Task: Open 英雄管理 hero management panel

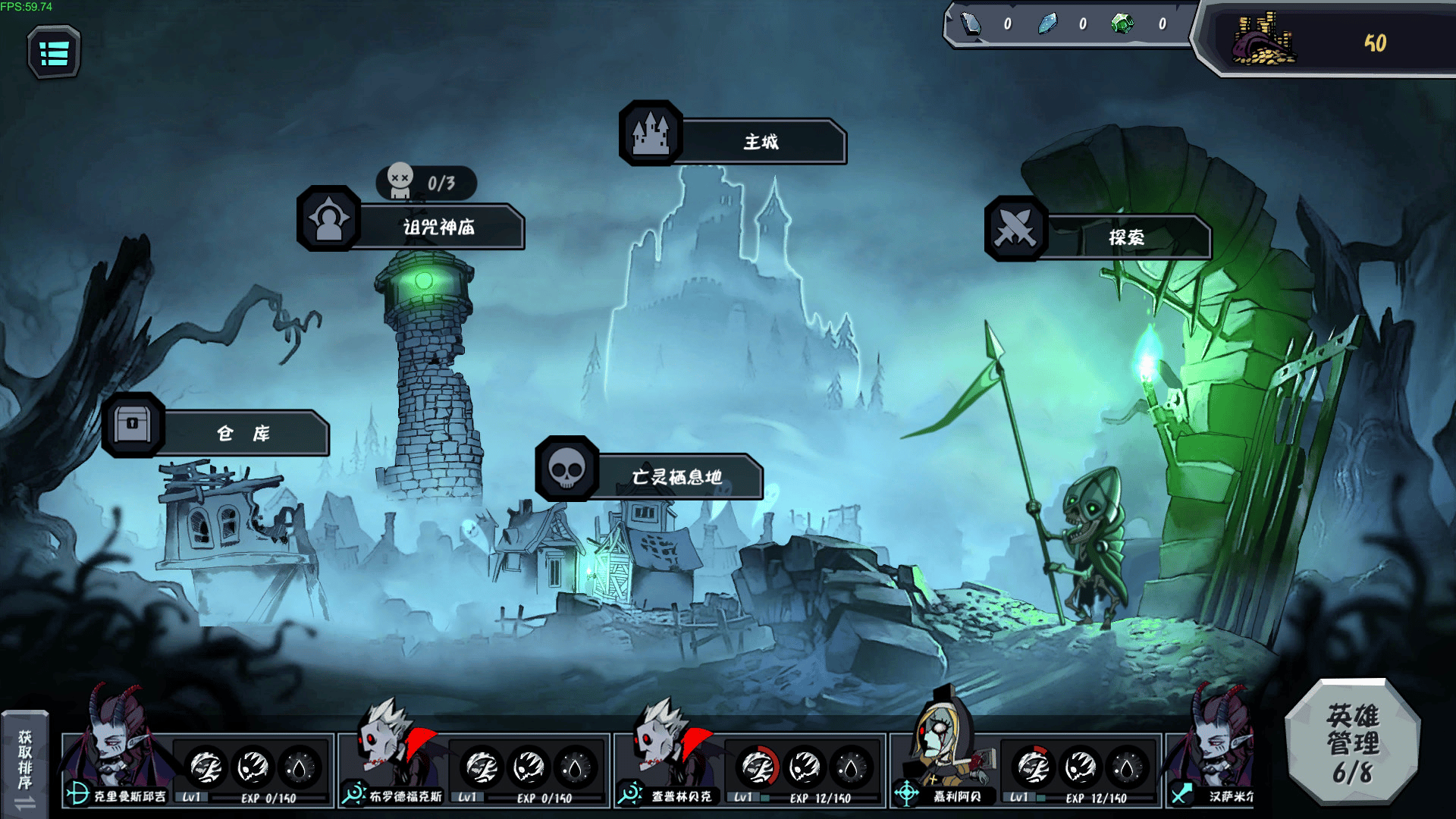Action: click(x=1353, y=742)
